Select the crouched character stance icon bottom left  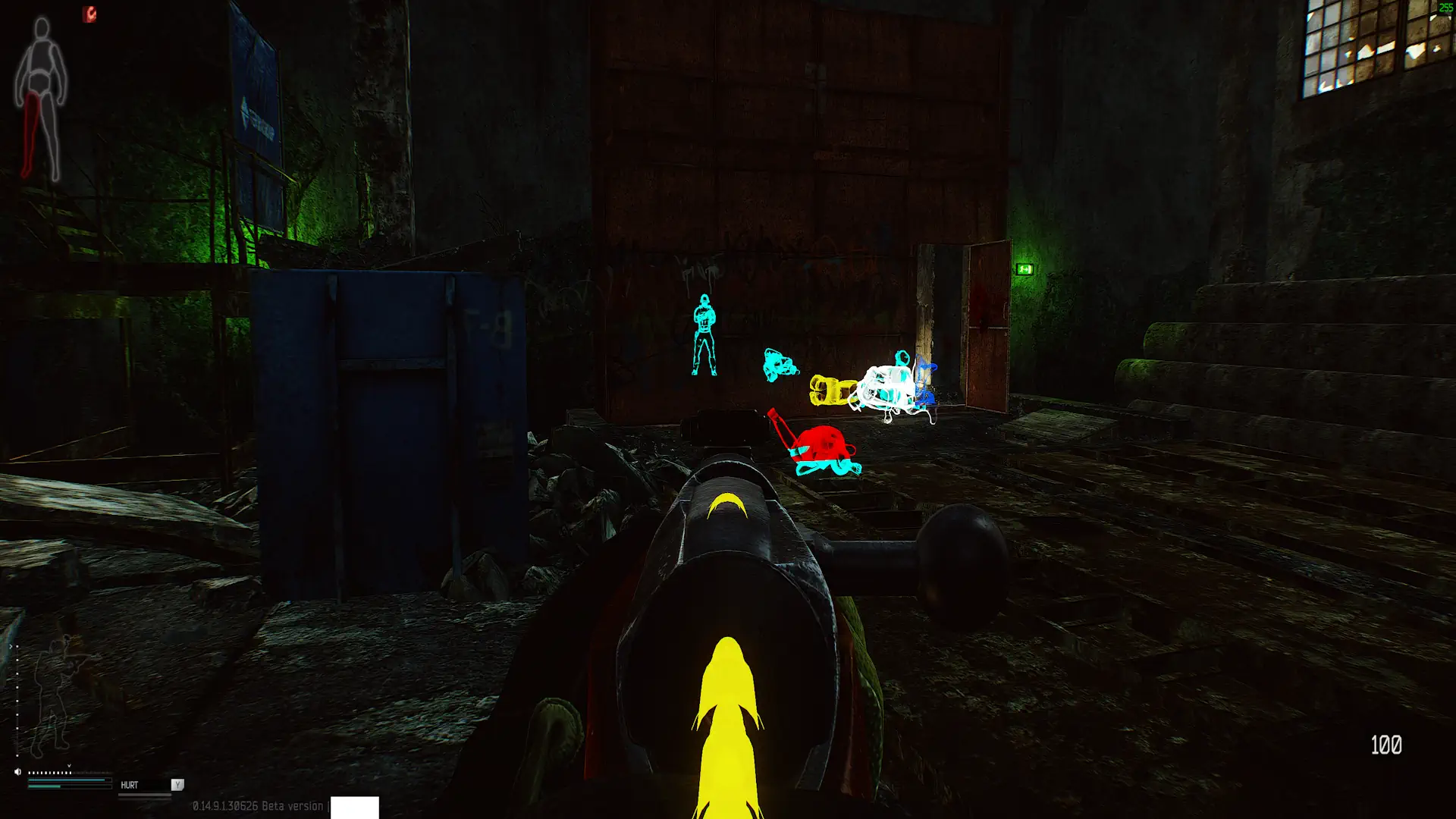[55, 694]
